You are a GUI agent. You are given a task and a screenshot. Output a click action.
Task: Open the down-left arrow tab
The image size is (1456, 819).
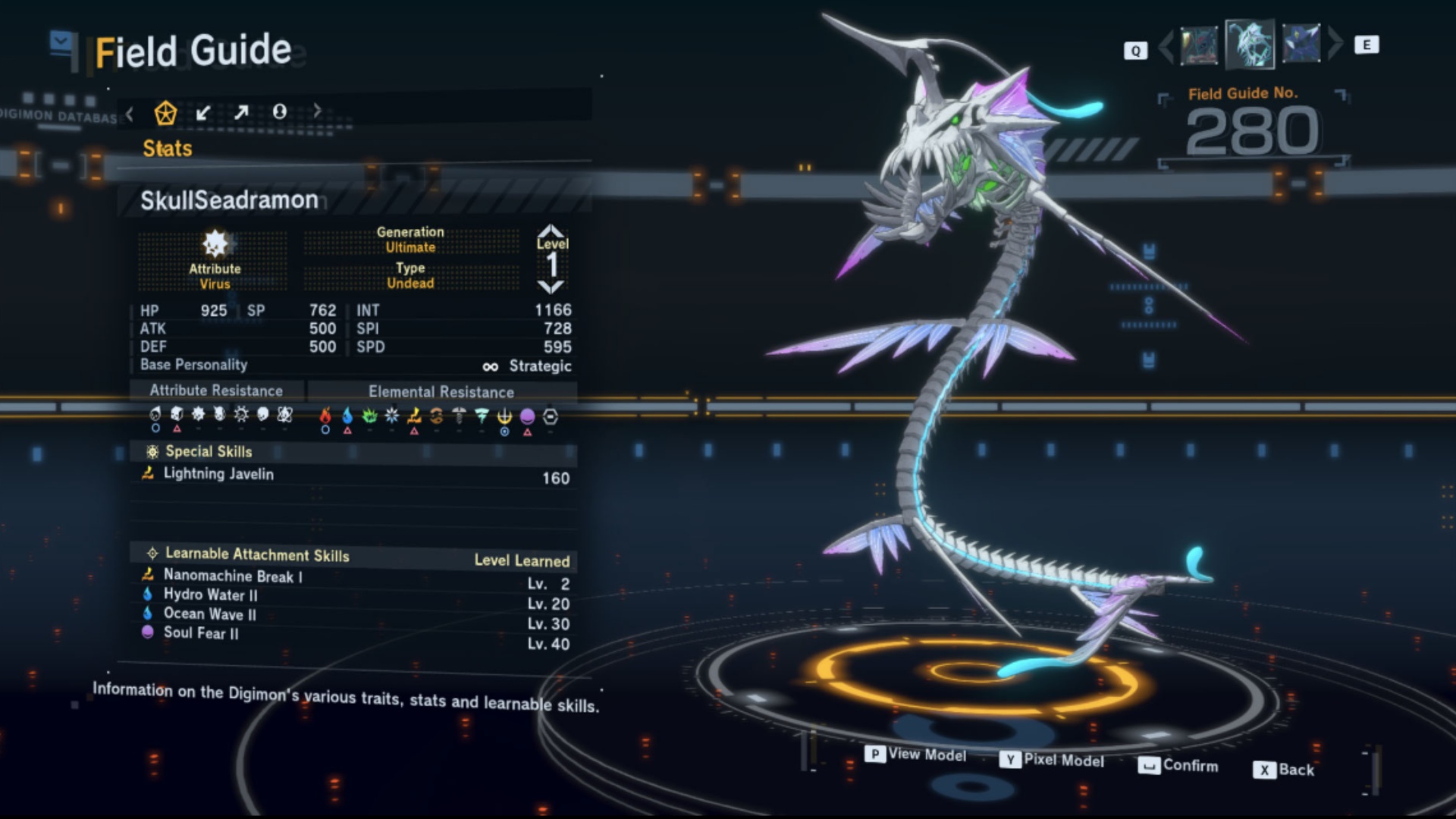pyautogui.click(x=203, y=113)
